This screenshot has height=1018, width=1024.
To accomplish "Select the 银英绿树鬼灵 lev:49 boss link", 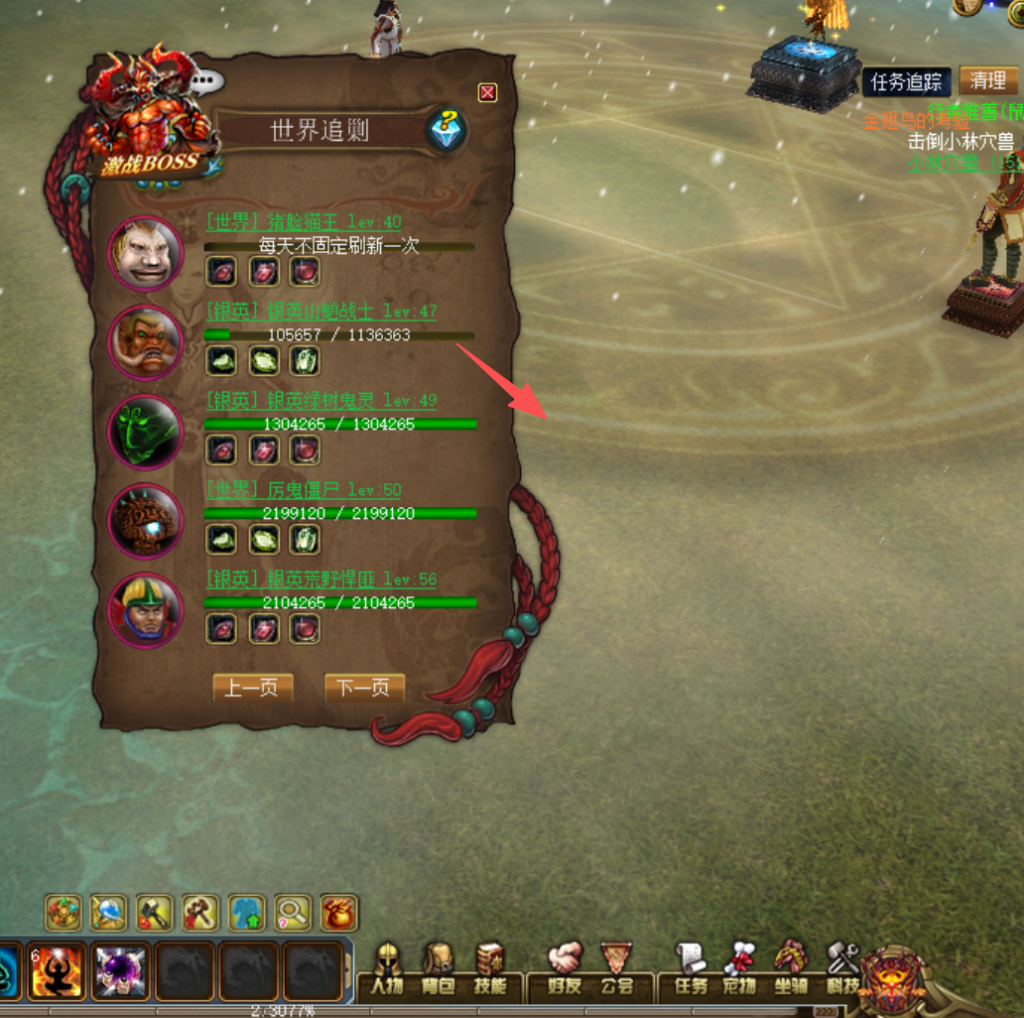I will [321, 401].
